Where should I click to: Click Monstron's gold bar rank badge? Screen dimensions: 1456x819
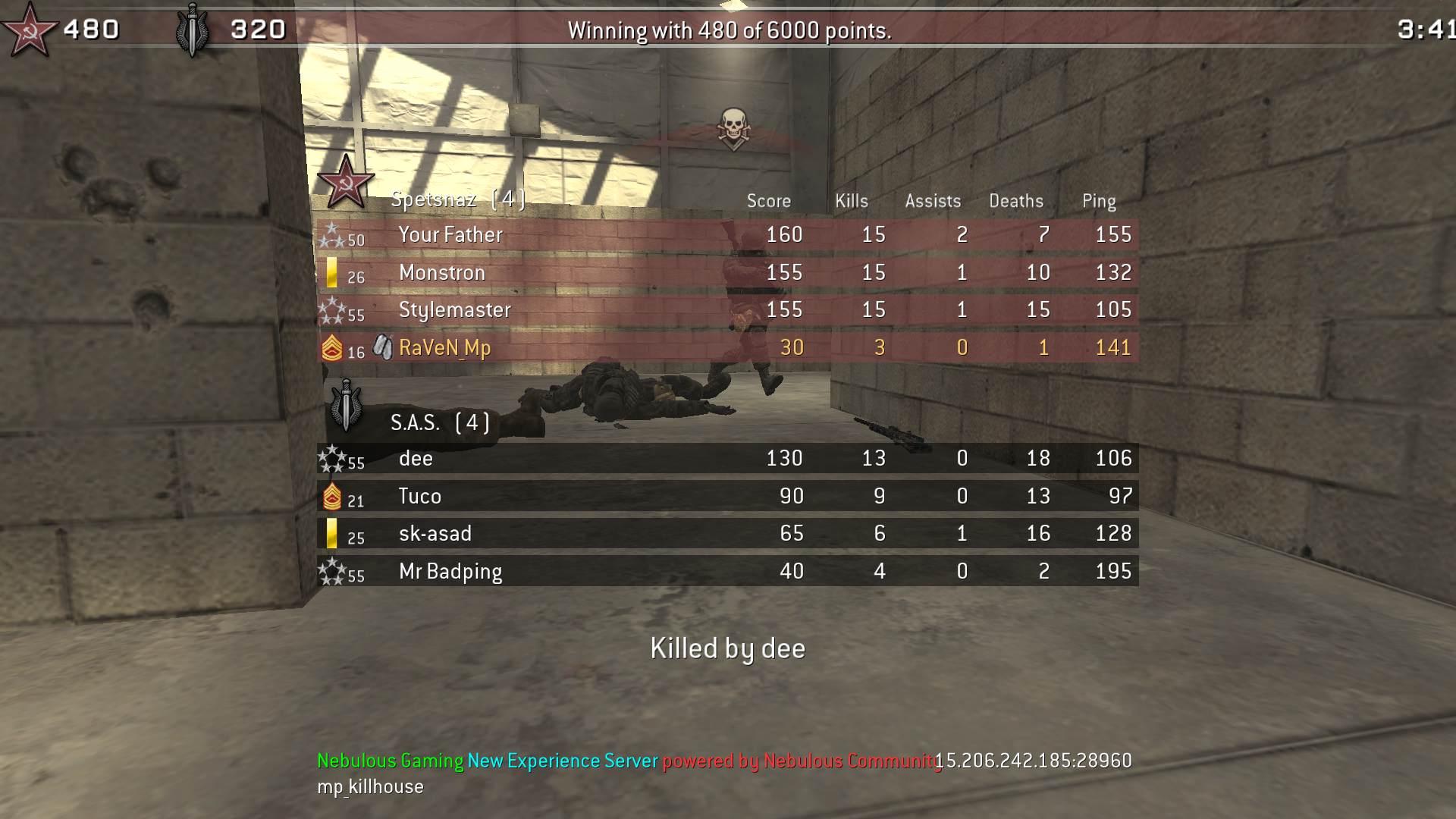pos(332,273)
